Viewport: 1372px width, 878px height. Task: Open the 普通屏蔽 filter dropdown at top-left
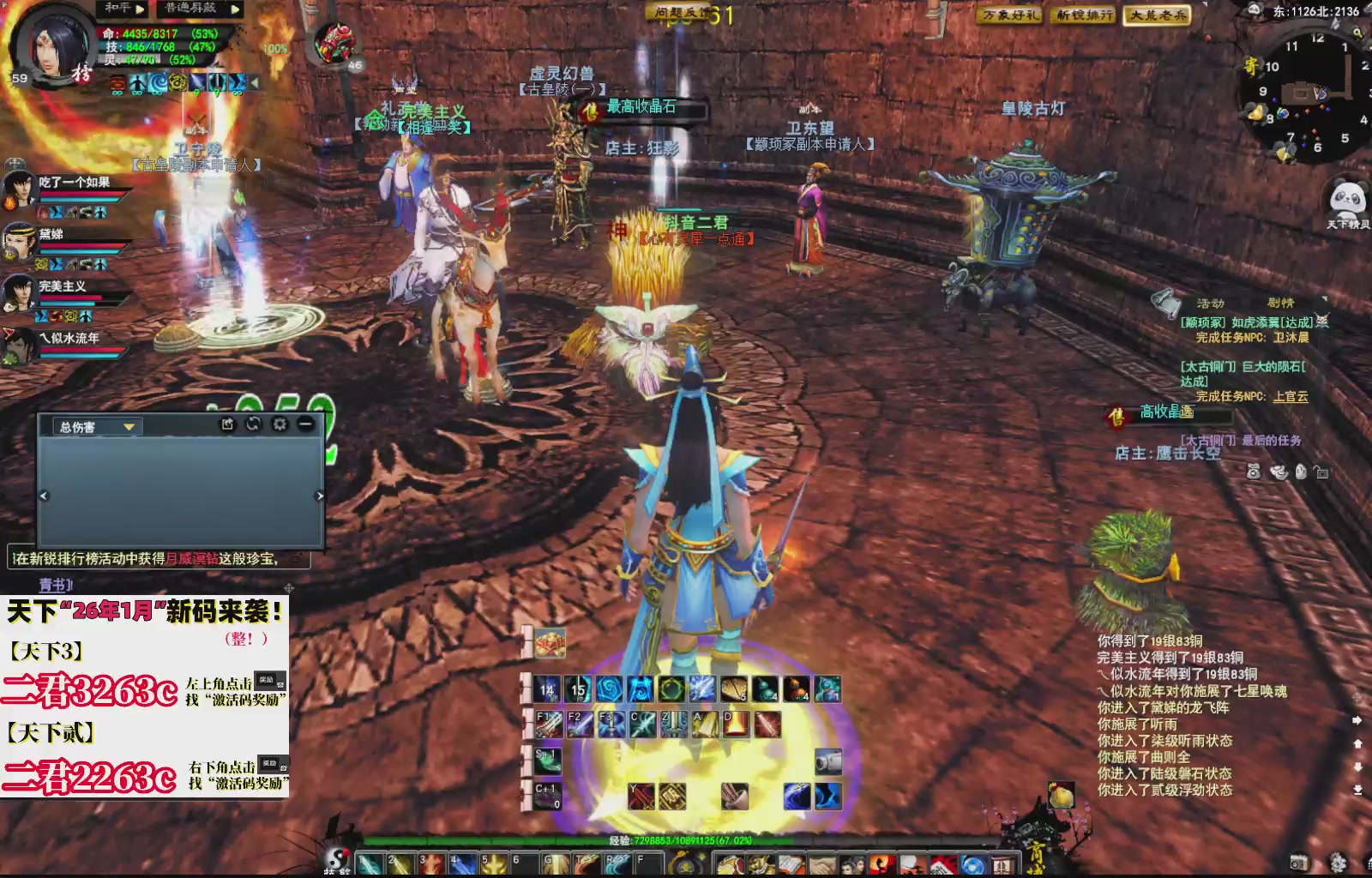click(x=190, y=8)
